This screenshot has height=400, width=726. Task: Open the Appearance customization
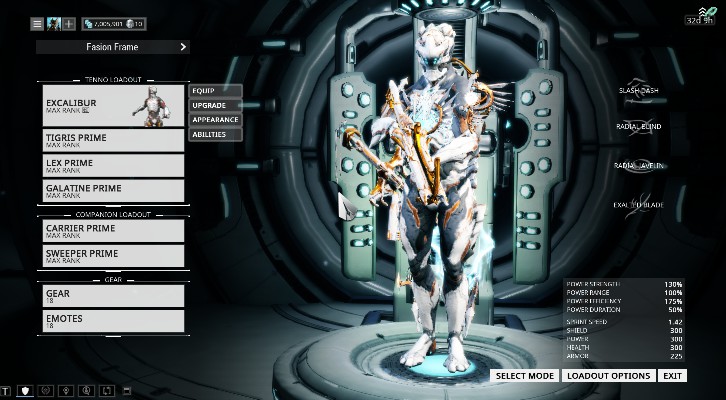(x=215, y=120)
